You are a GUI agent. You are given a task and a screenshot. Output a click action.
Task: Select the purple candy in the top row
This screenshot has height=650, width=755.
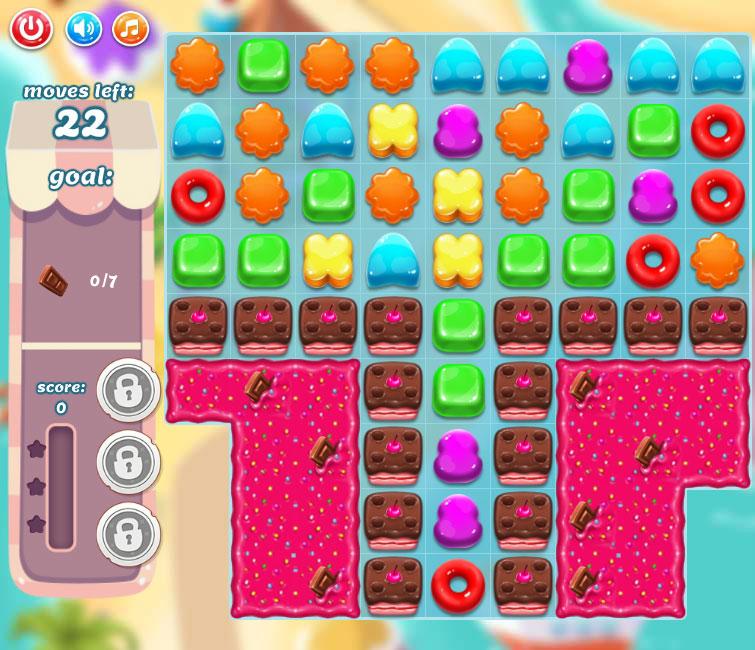coord(587,66)
